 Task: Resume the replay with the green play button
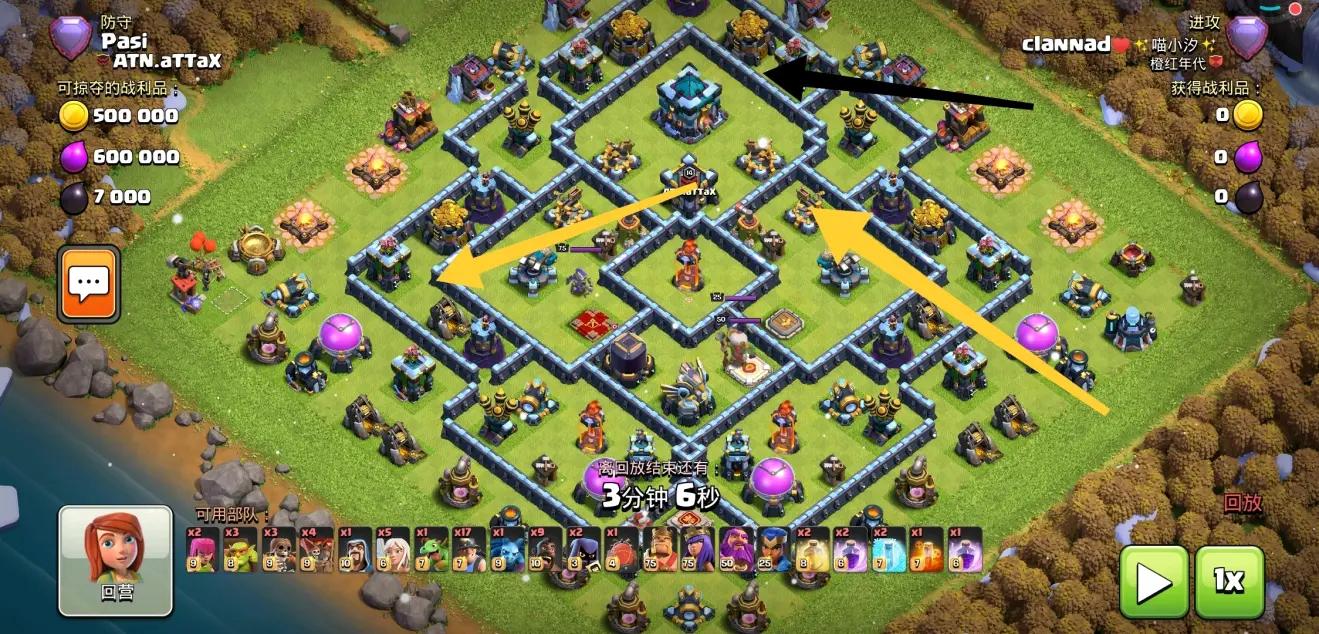pyautogui.click(x=1153, y=581)
